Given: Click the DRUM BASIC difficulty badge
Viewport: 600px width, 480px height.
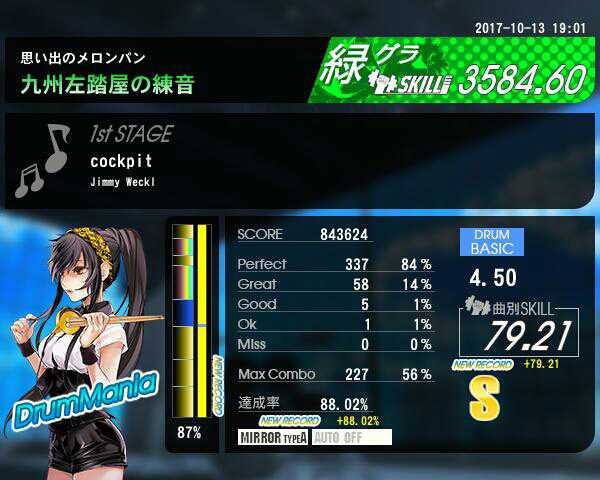Looking at the screenshot, I should (x=492, y=241).
